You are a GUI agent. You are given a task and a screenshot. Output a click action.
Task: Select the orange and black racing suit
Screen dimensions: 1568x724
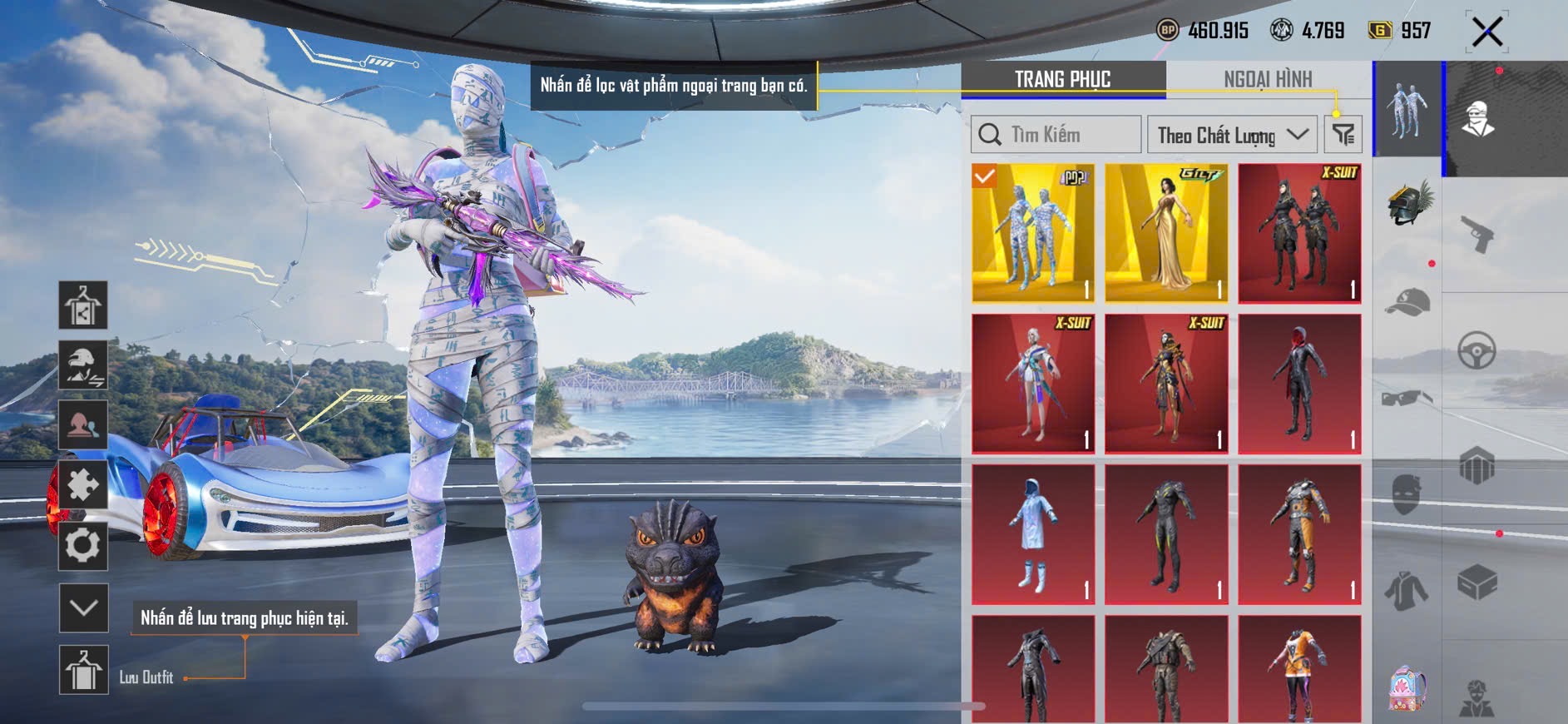[1299, 534]
